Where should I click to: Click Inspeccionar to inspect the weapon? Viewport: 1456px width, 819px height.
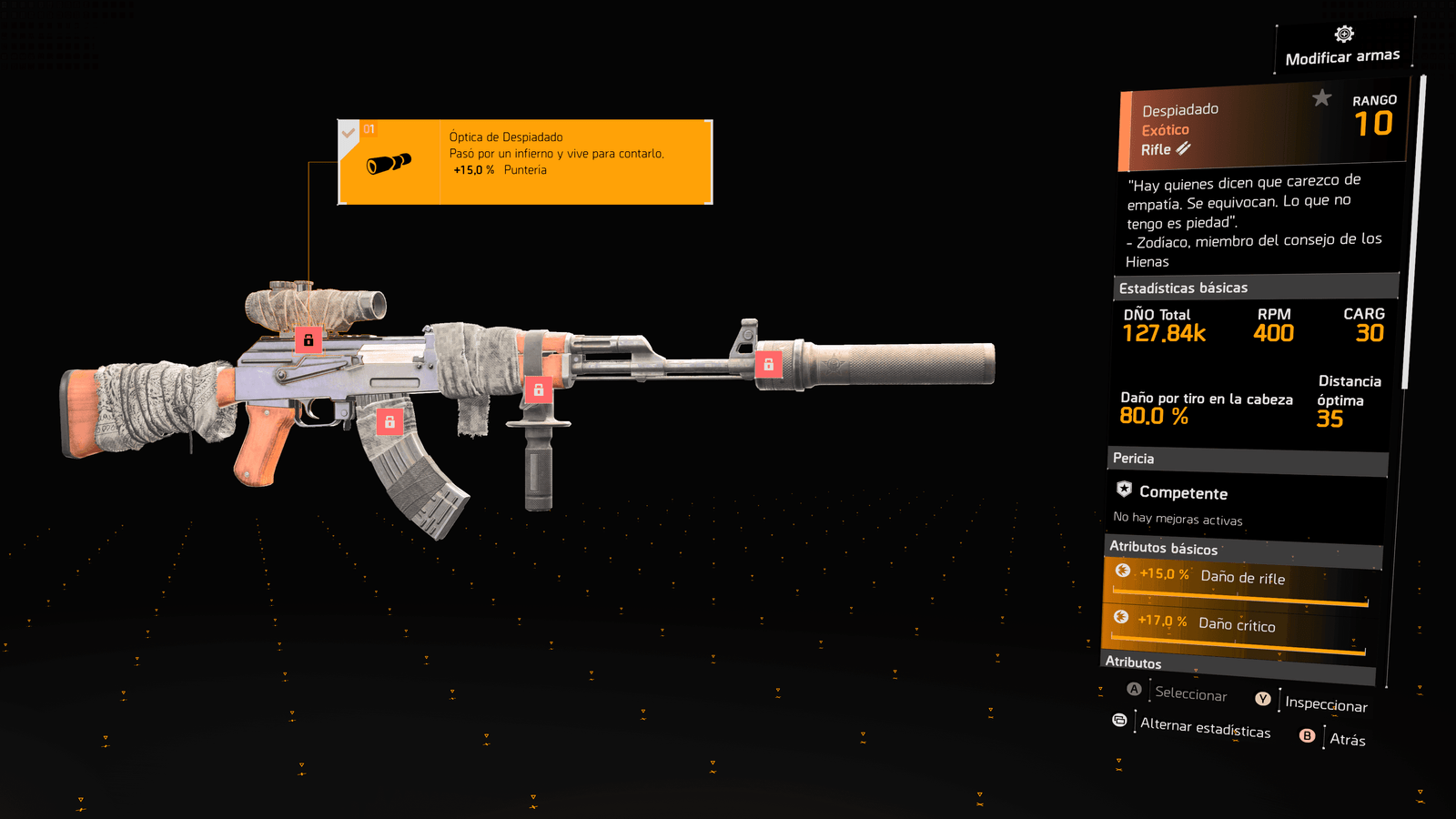click(1325, 704)
